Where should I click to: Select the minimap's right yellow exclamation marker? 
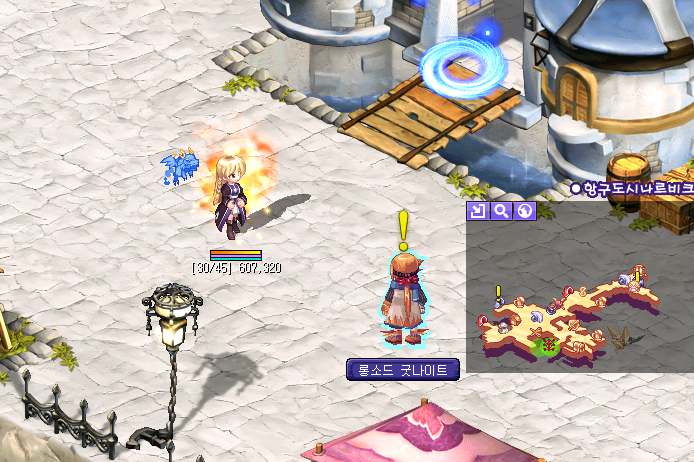pos(638,275)
